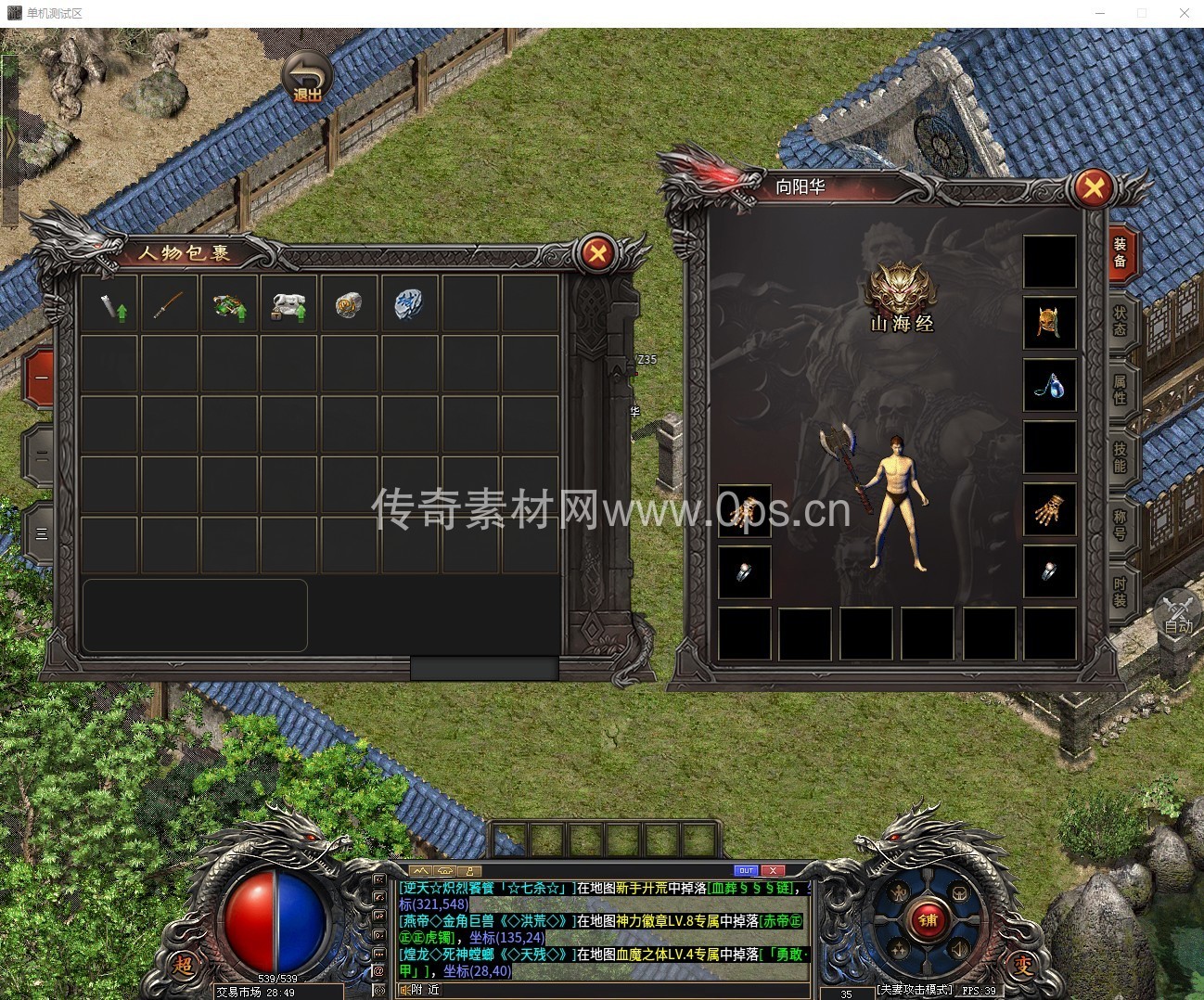The image size is (1204, 1000).
Task: Switch to the 称号 titles tab
Action: coord(1121,523)
